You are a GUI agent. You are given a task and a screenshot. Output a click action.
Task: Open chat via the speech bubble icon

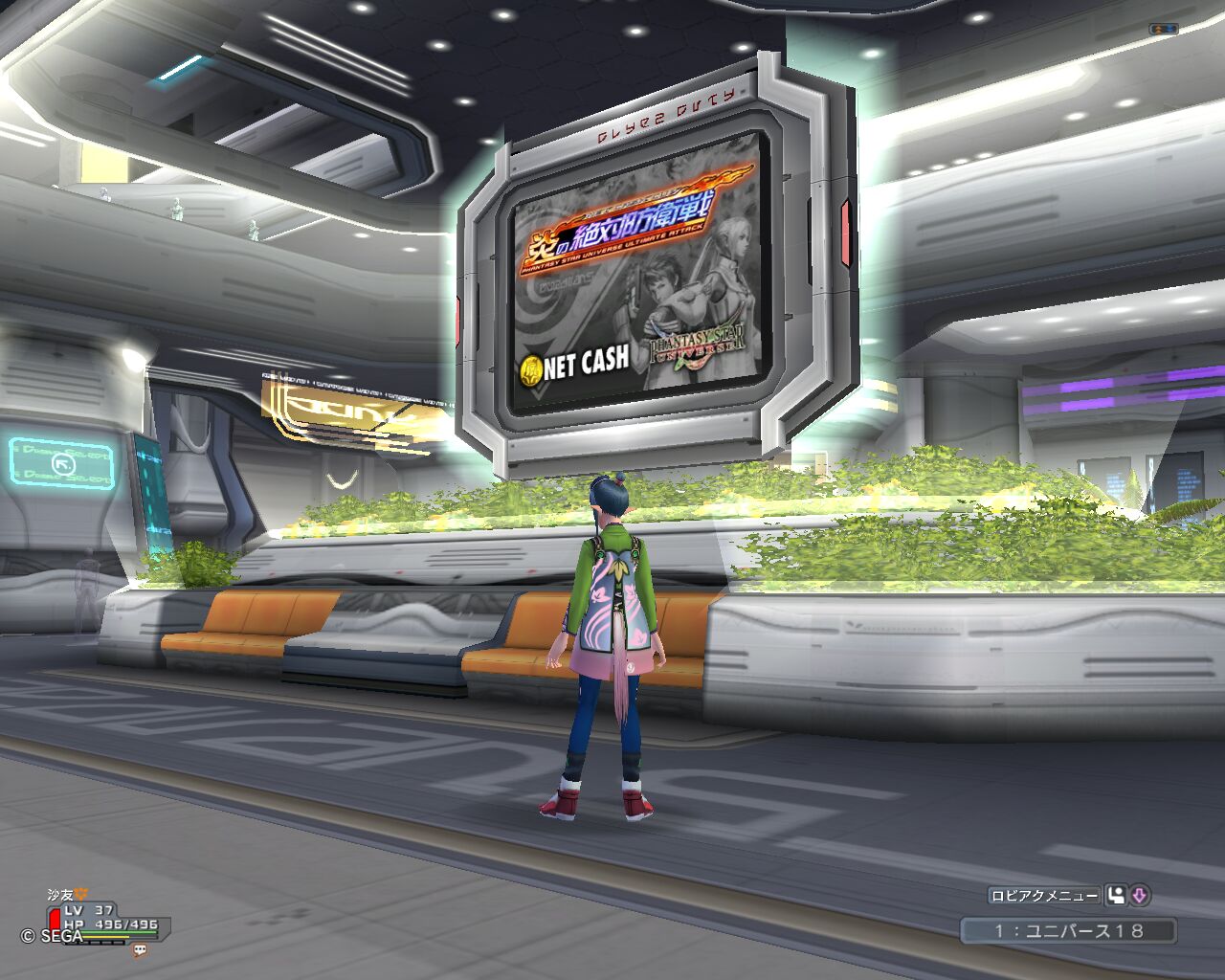140,950
